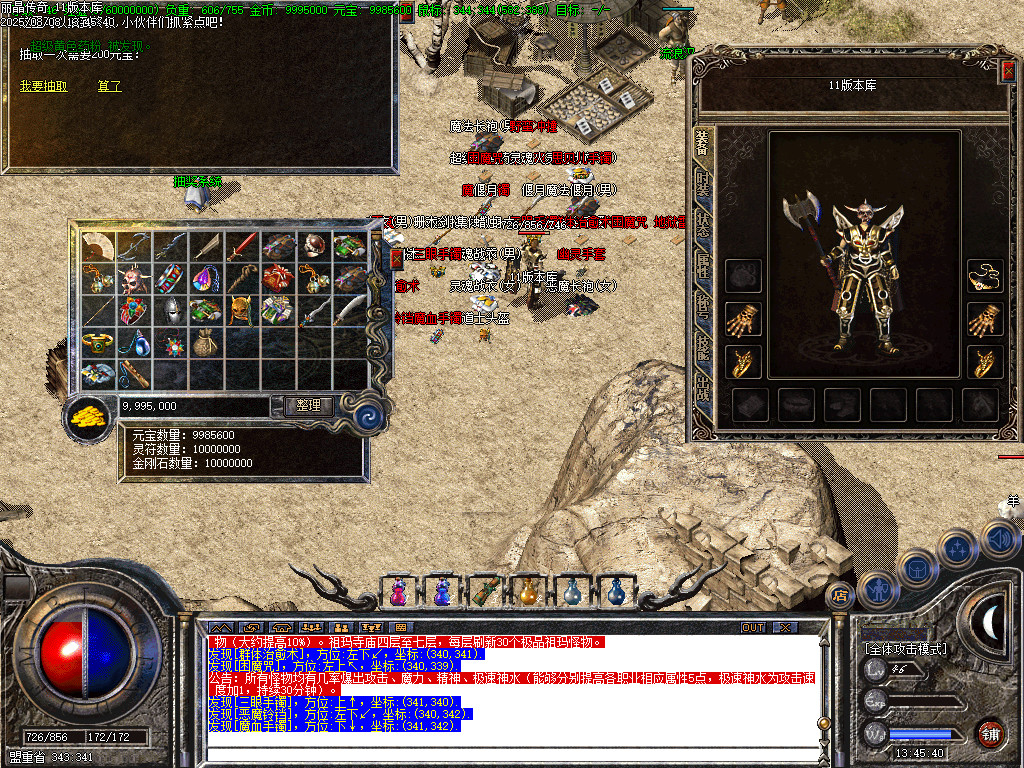Click the 整理 sort inventory button

tap(308, 405)
